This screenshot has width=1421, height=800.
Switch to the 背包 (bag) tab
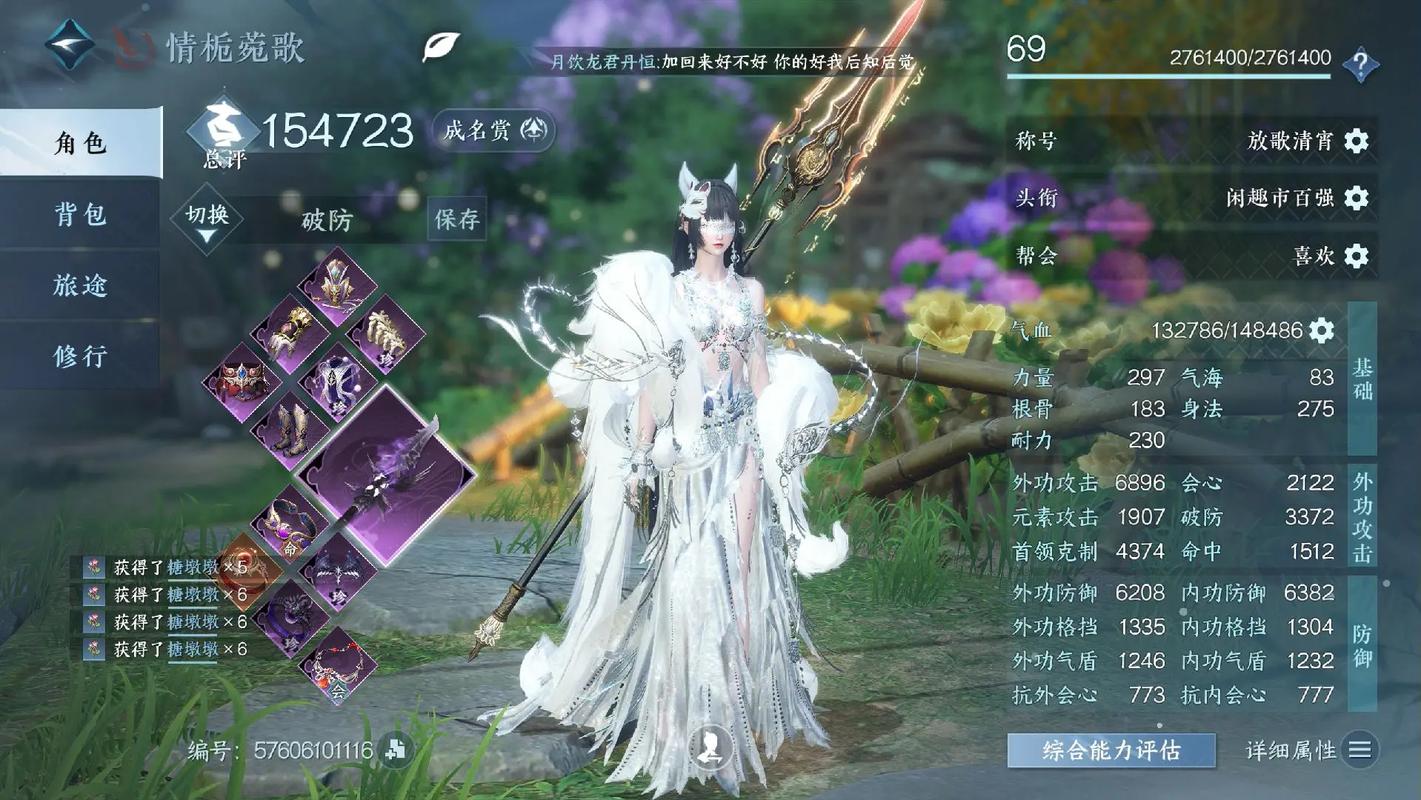80,214
